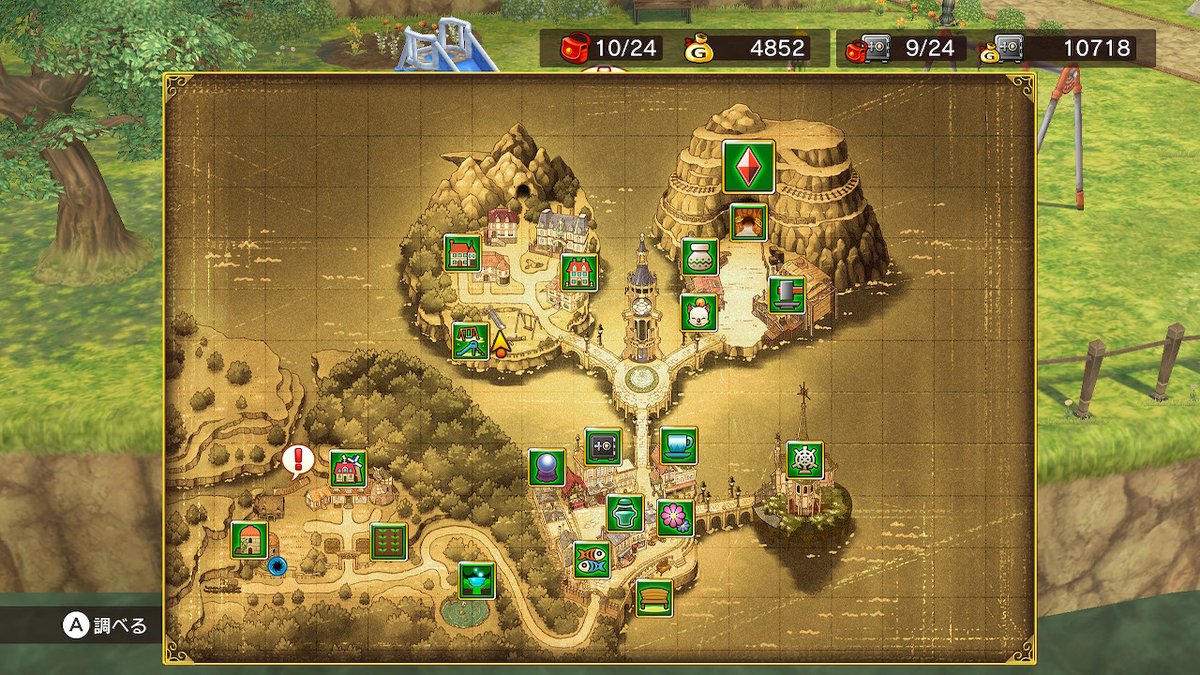The width and height of the screenshot is (1200, 675).
Task: Select the teacup cafe marker
Action: pos(679,445)
